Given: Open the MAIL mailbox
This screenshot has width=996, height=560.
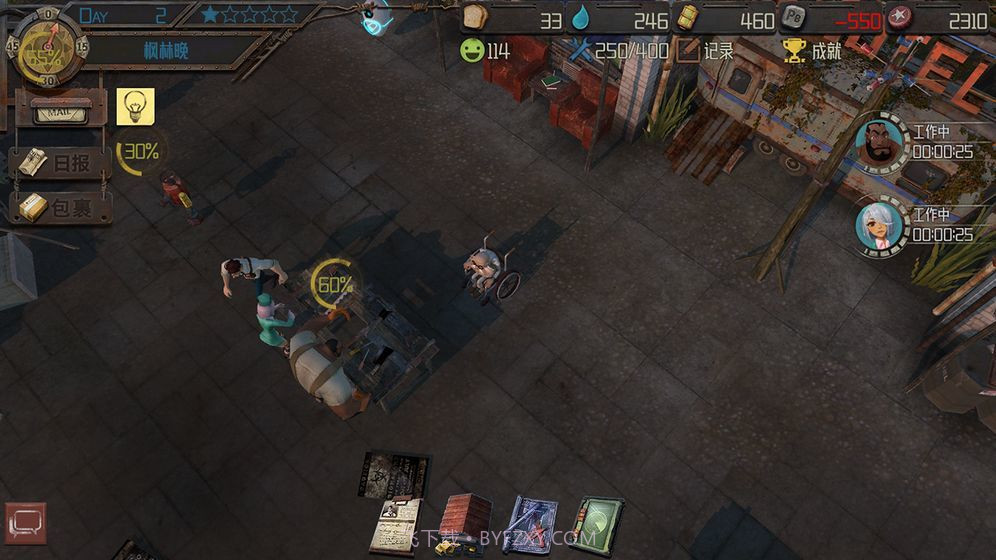Looking at the screenshot, I should 59,111.
